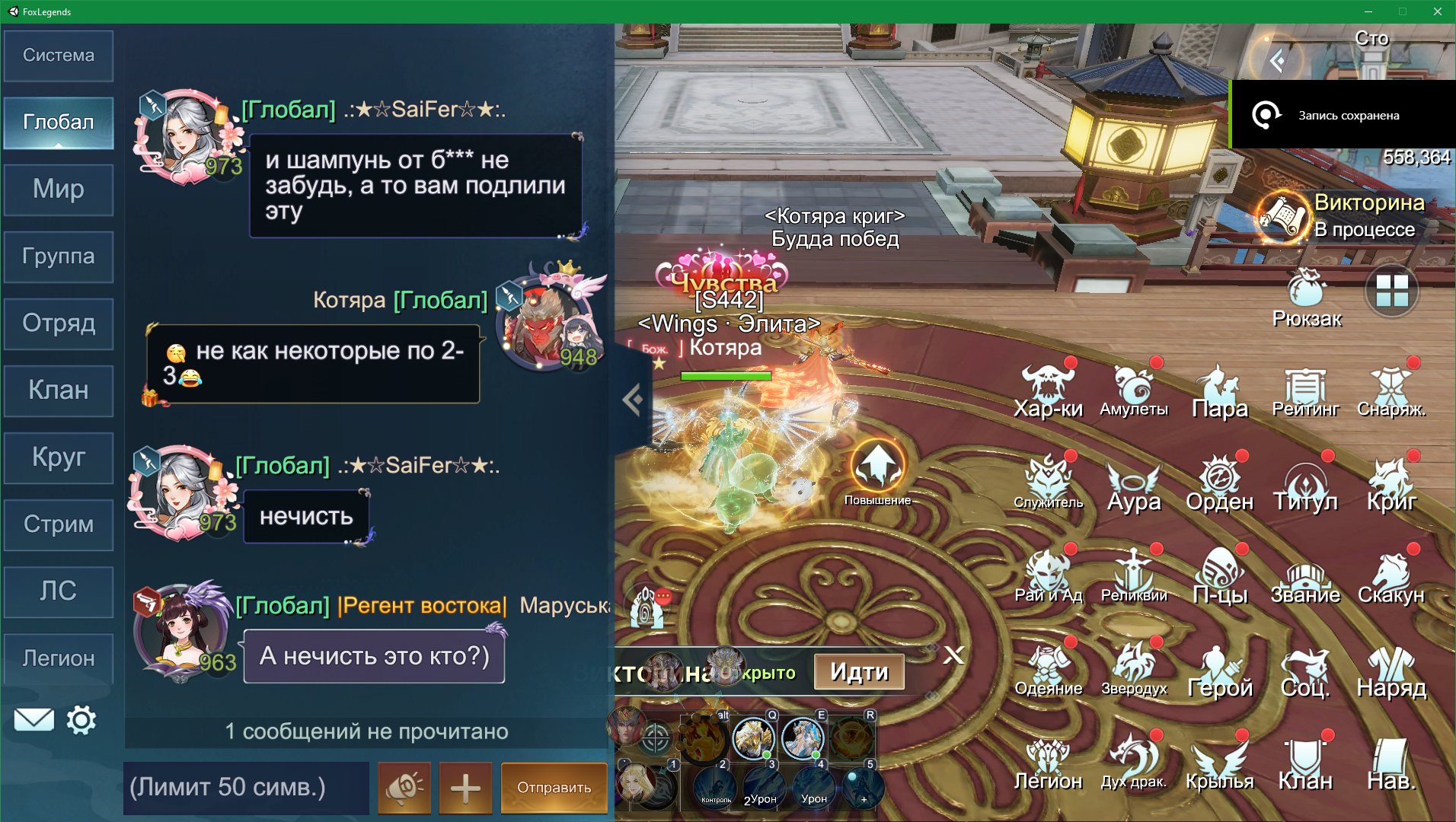
Task: Switch to the Система chat tab
Action: [x=59, y=56]
